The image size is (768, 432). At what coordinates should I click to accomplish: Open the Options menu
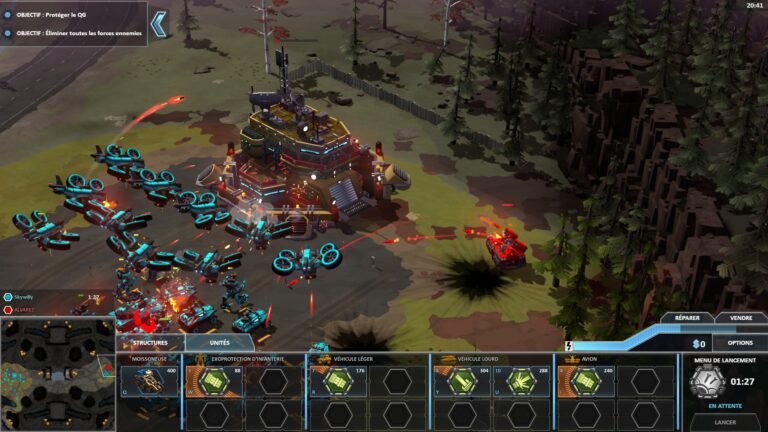740,342
